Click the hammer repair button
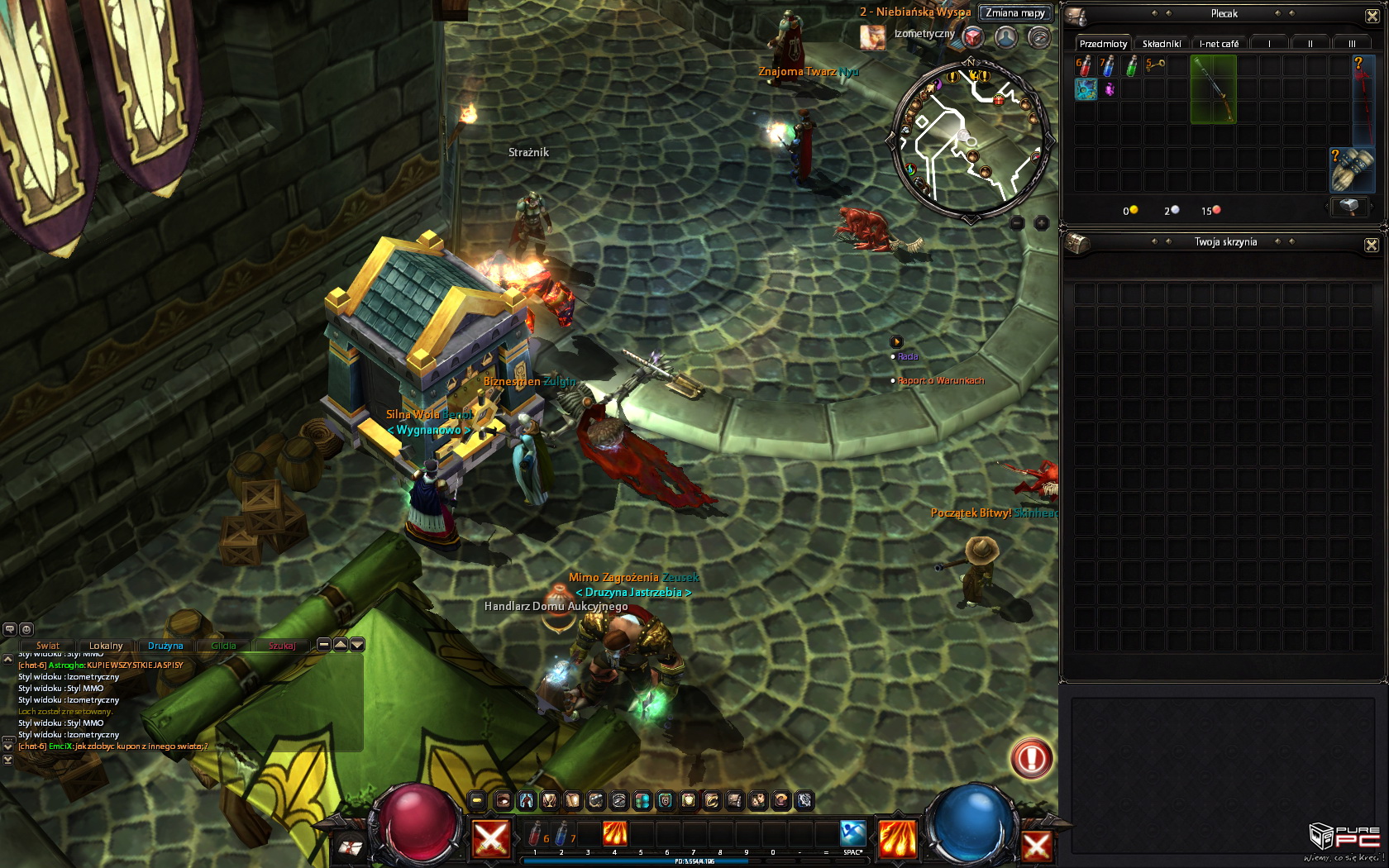 point(1348,207)
